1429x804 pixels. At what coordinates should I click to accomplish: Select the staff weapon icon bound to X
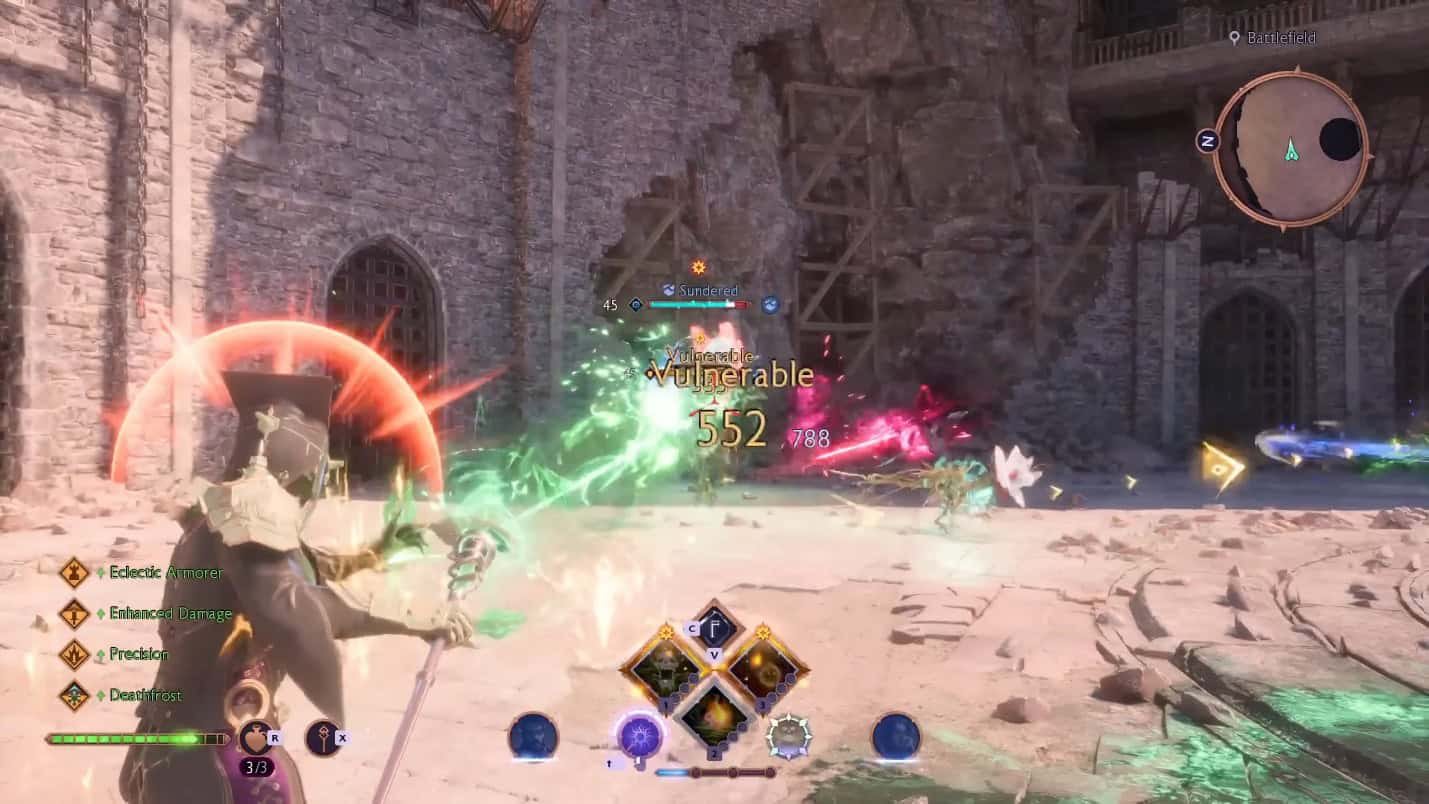click(322, 735)
